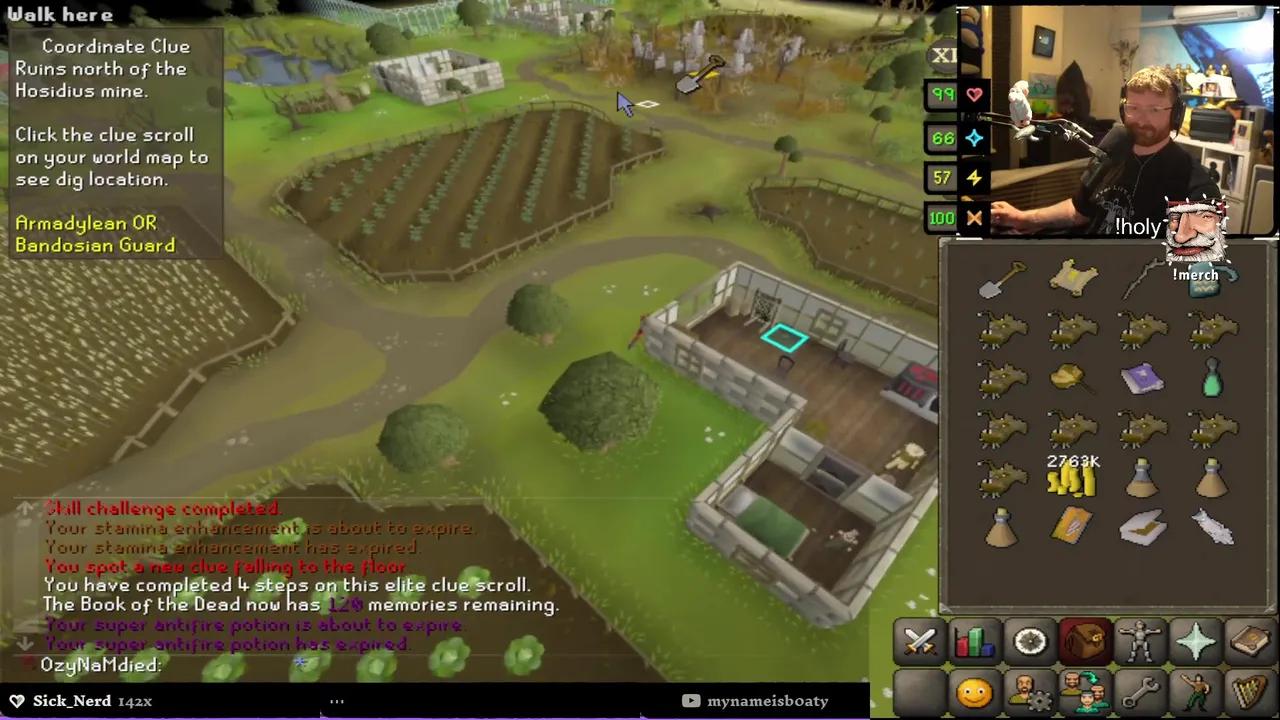The height and width of the screenshot is (720, 1280).
Task: Select the coins stack in the inventory
Action: [1072, 480]
